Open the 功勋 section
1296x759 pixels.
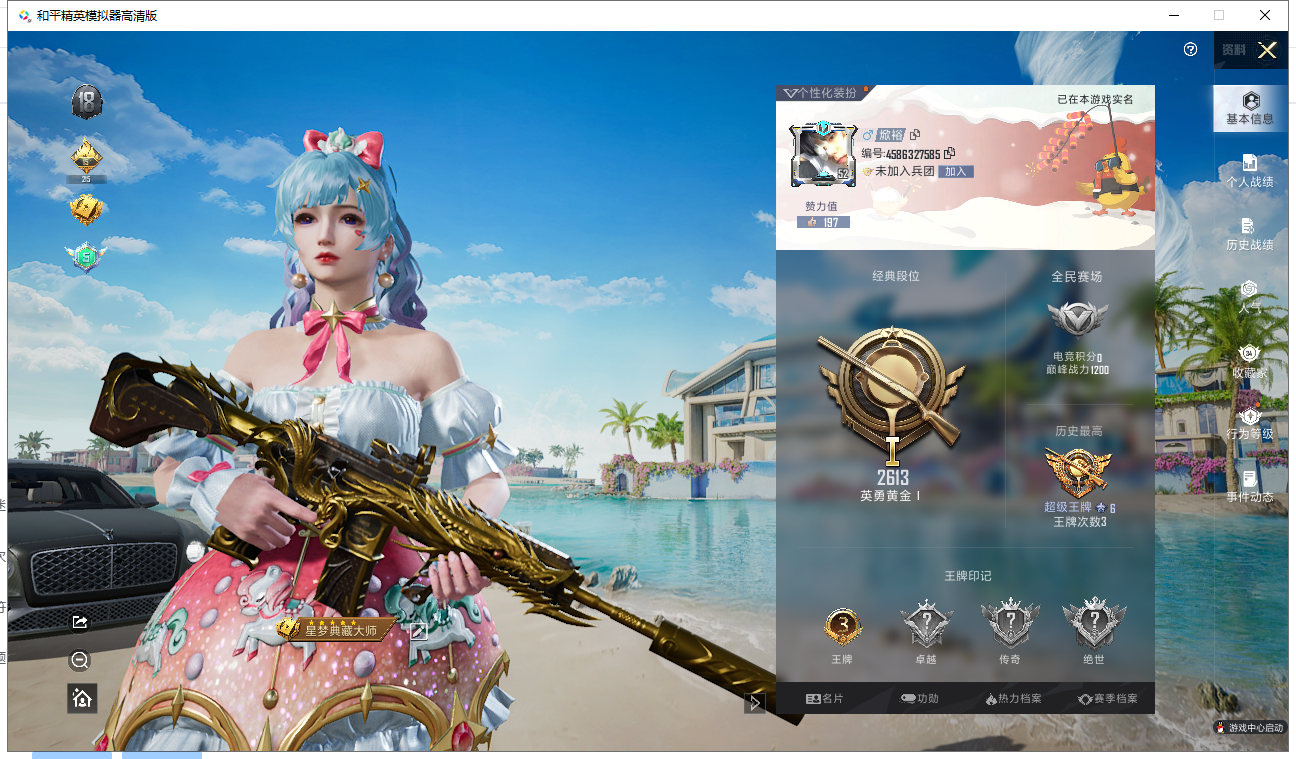919,699
